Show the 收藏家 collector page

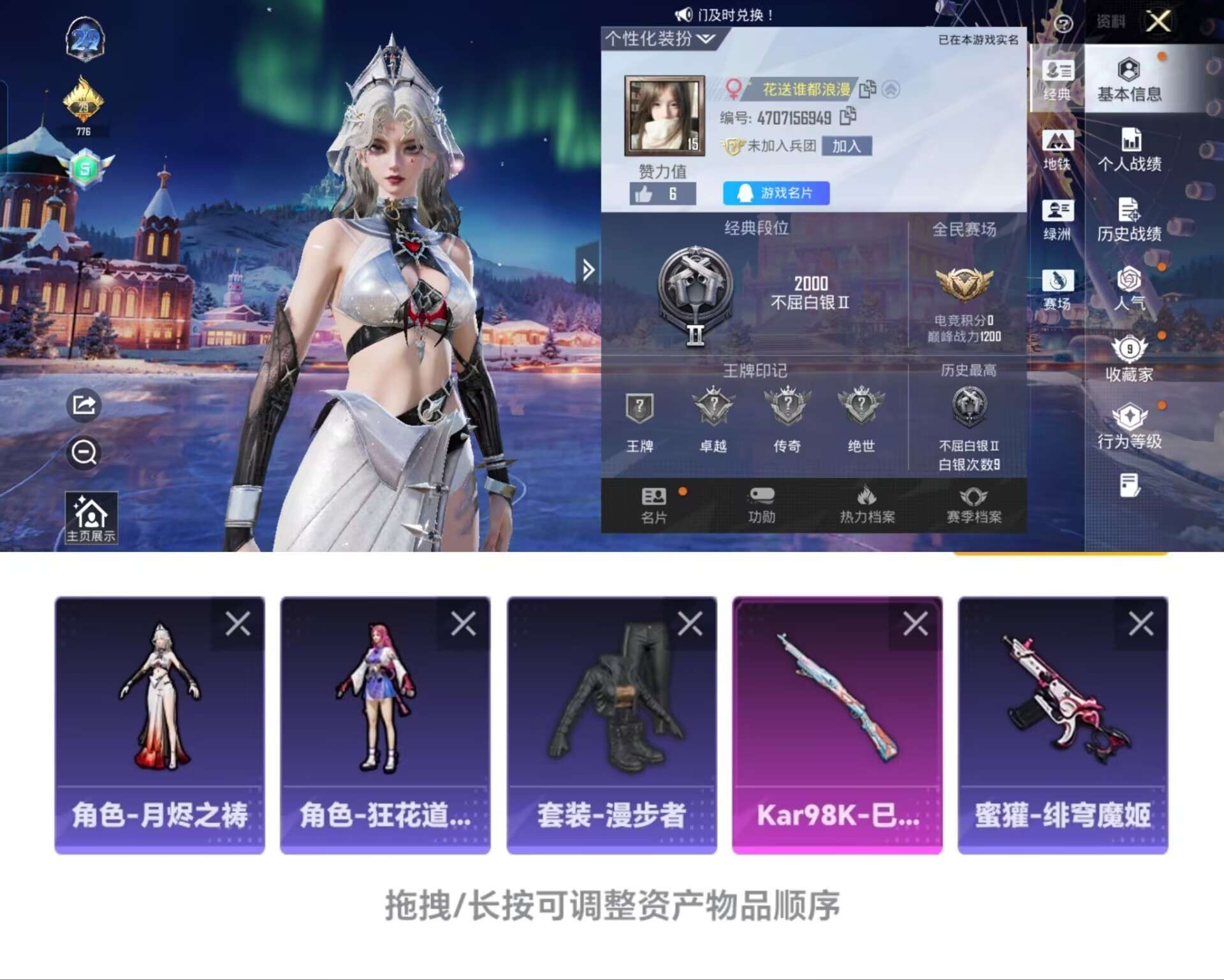[1129, 359]
